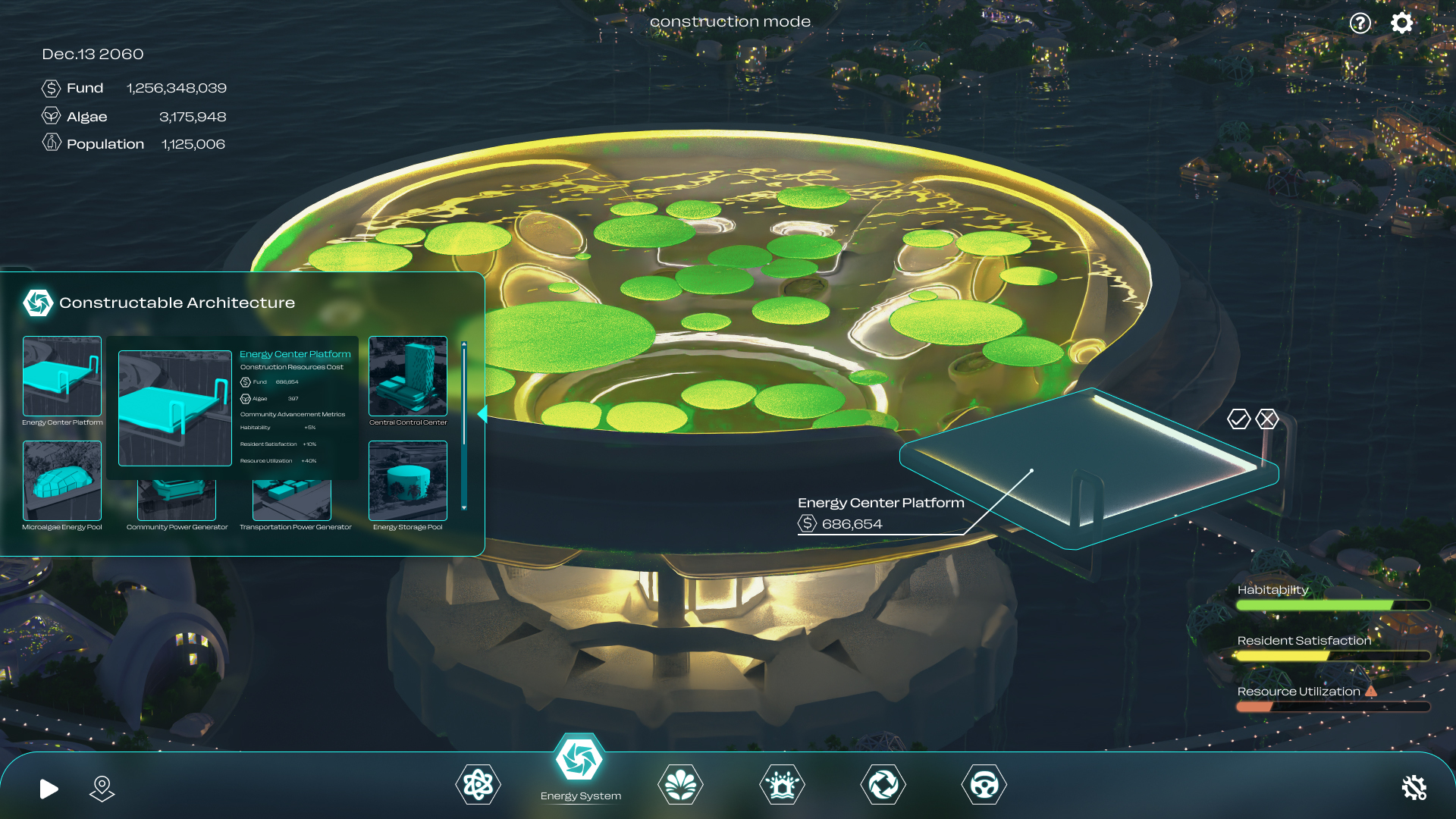Image resolution: width=1456 pixels, height=819 pixels.
Task: Open the map location pin icon
Action: point(102,788)
